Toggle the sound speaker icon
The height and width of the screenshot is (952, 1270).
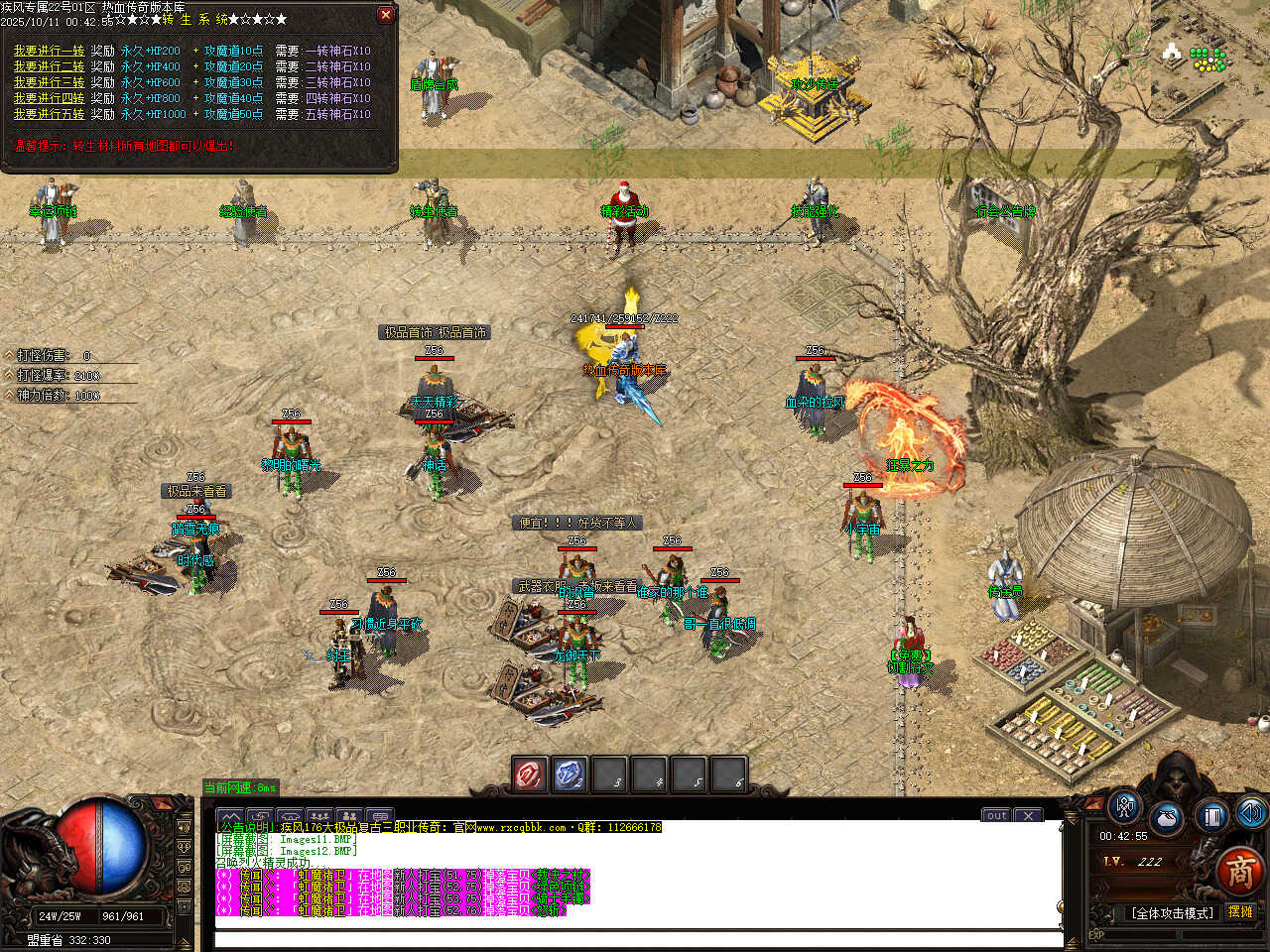(x=1251, y=813)
